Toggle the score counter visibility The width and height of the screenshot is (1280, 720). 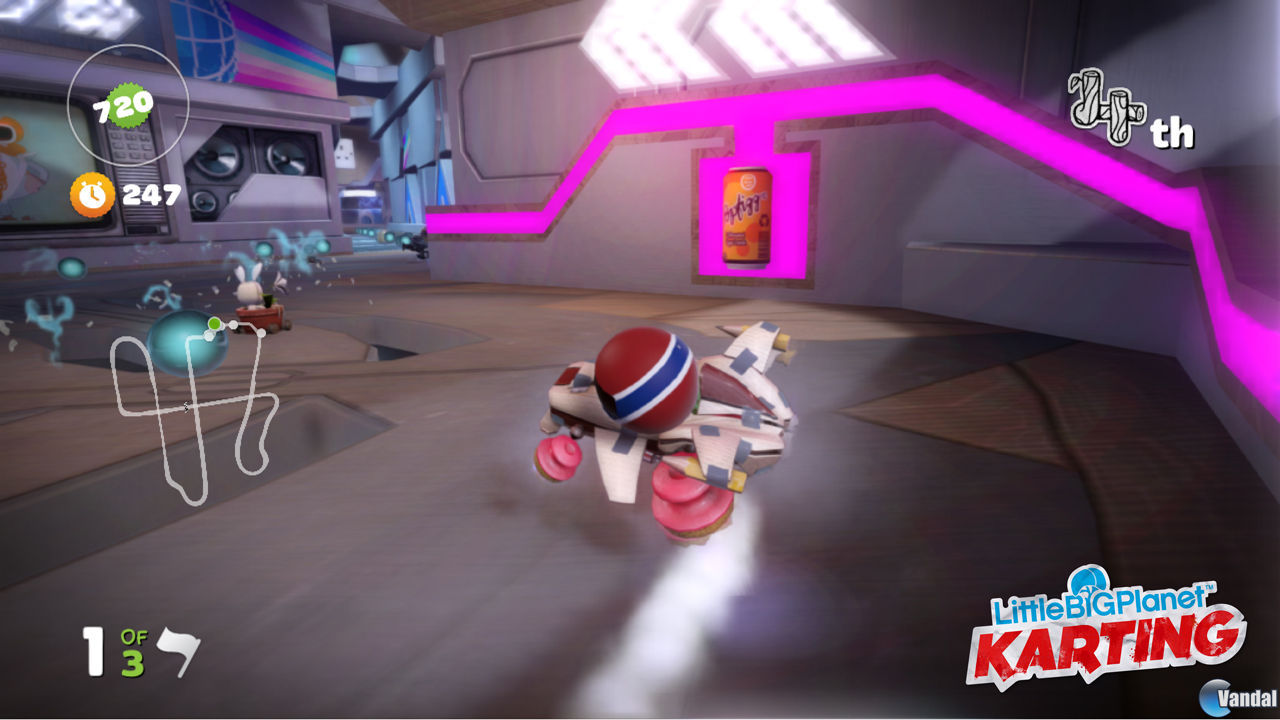(x=127, y=104)
